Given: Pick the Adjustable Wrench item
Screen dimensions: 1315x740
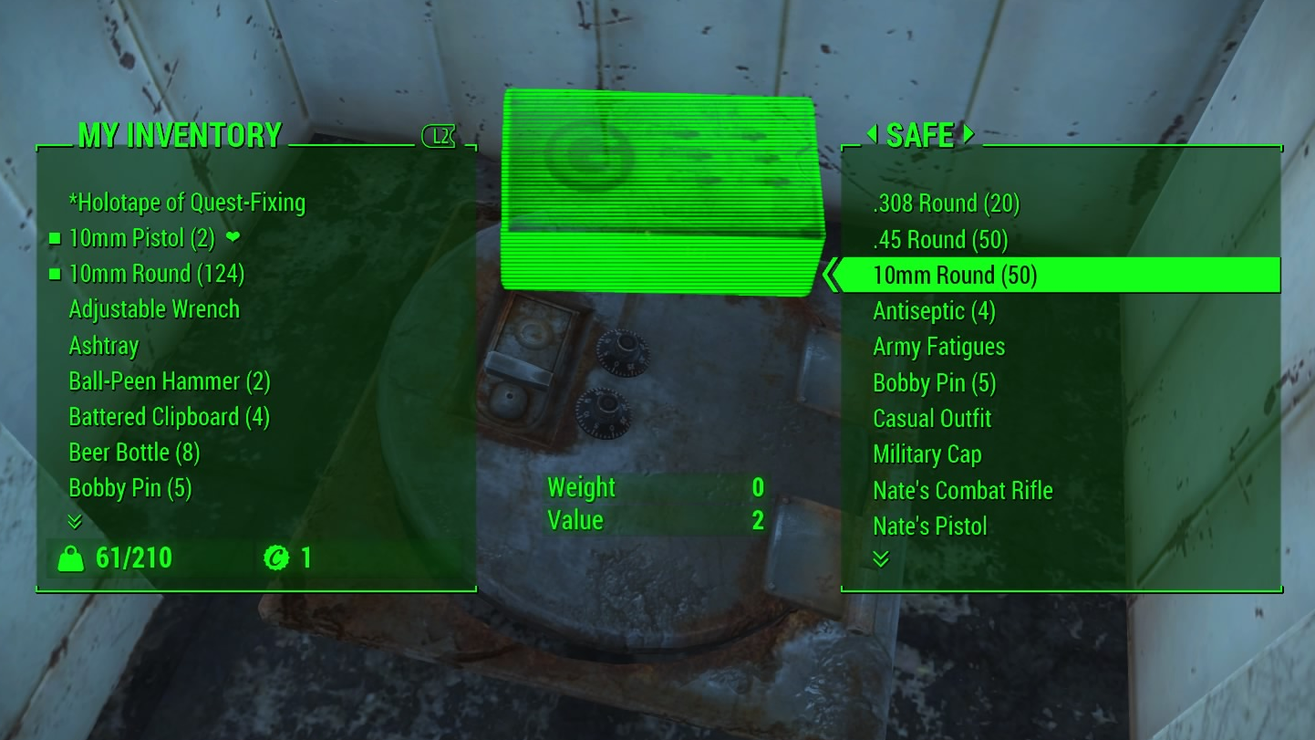Looking at the screenshot, I should (154, 309).
